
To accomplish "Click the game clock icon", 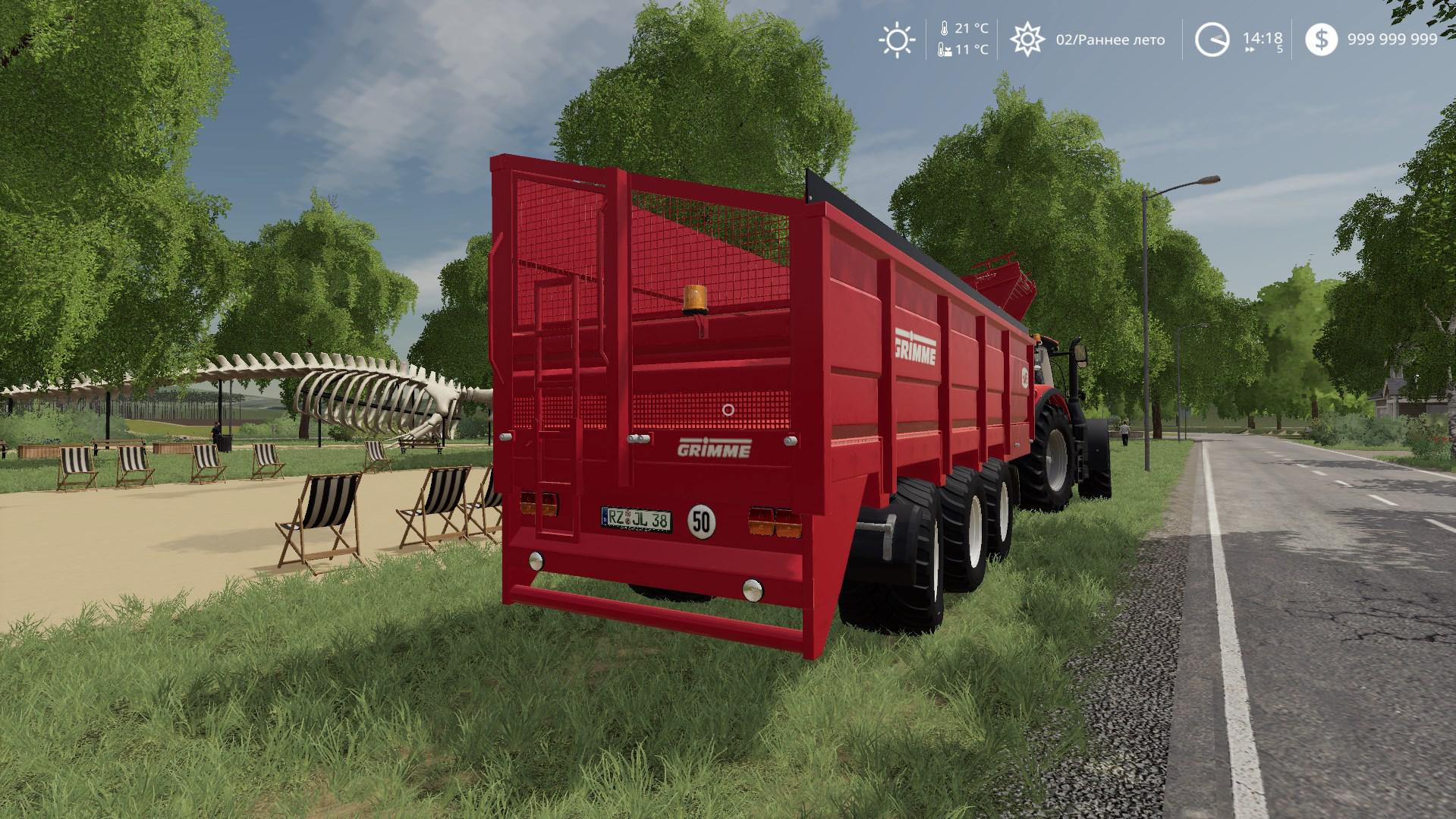I will 1212,39.
